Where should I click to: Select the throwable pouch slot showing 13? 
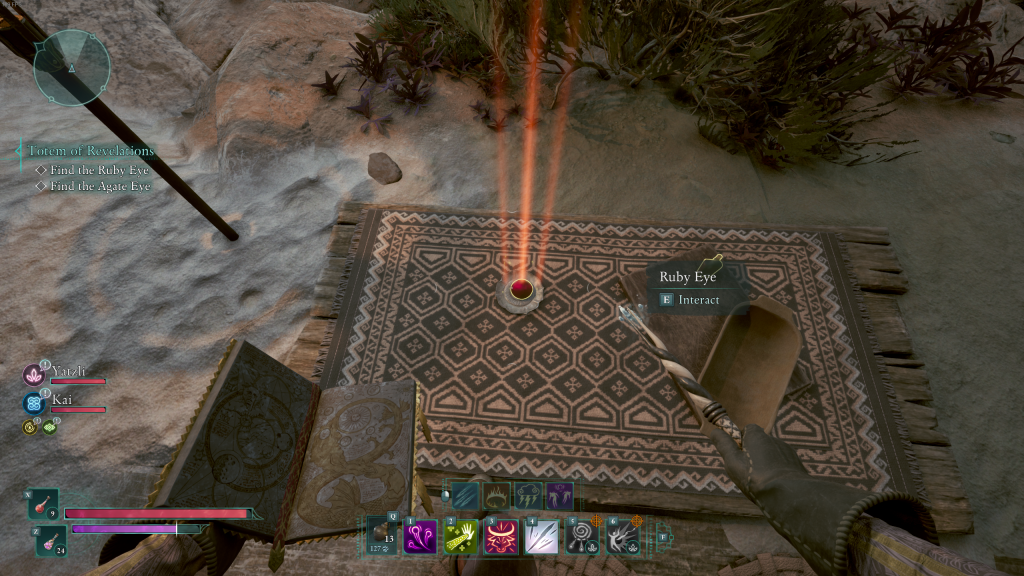pos(382,535)
